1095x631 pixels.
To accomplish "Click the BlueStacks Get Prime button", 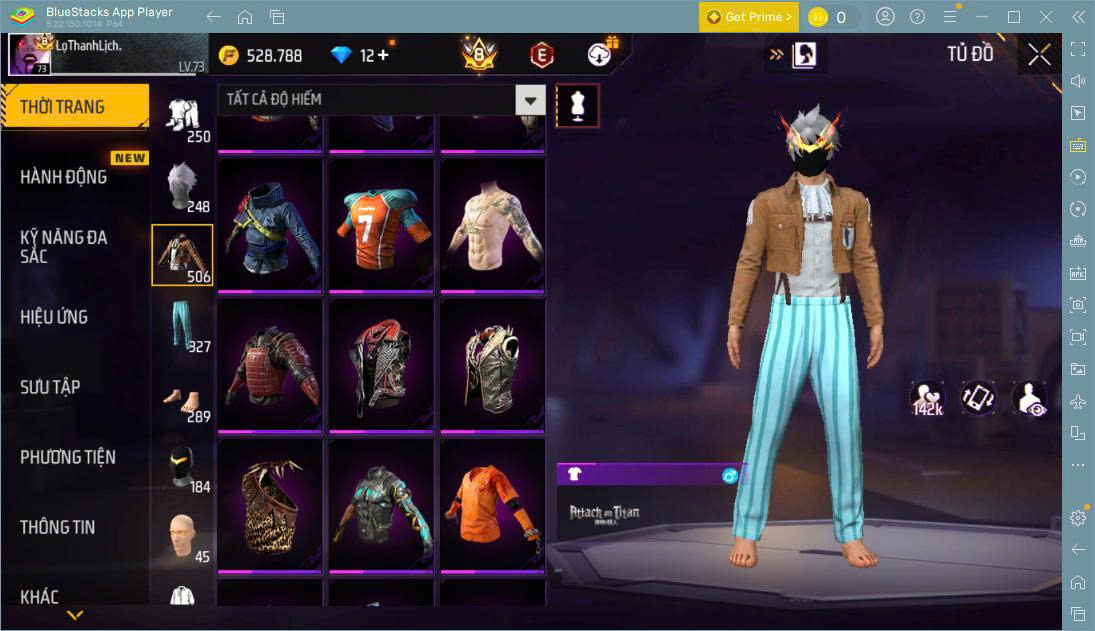I will pyautogui.click(x=749, y=17).
